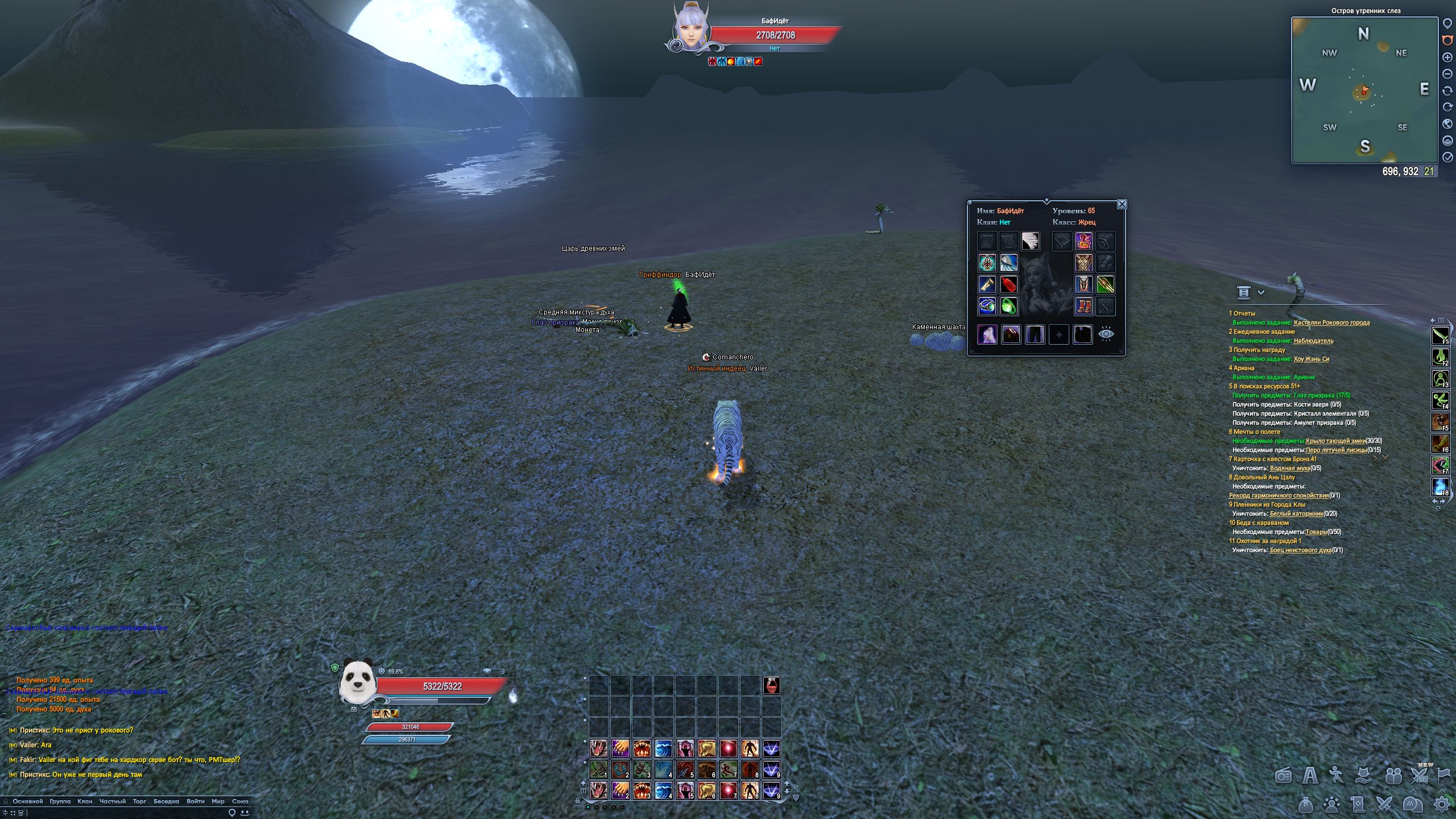This screenshot has width=1456, height=819.
Task: Open the pet cat-in-hand menu
Action: coord(1364,775)
